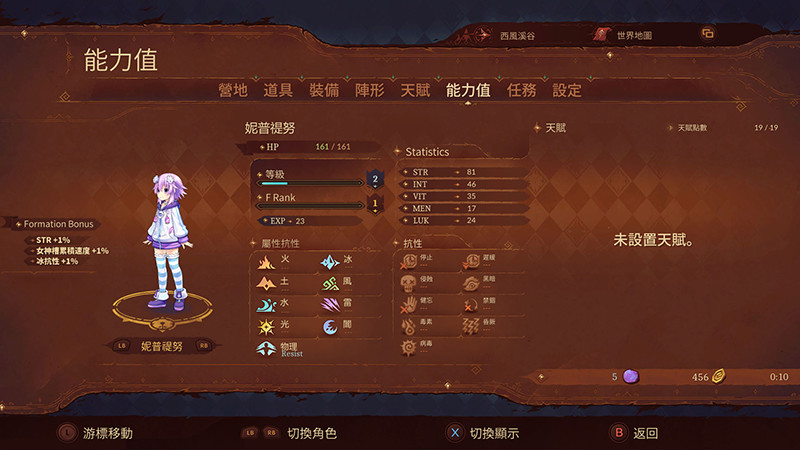The height and width of the screenshot is (450, 800).
Task: Click the fire 火 resistance icon
Action: [267, 262]
